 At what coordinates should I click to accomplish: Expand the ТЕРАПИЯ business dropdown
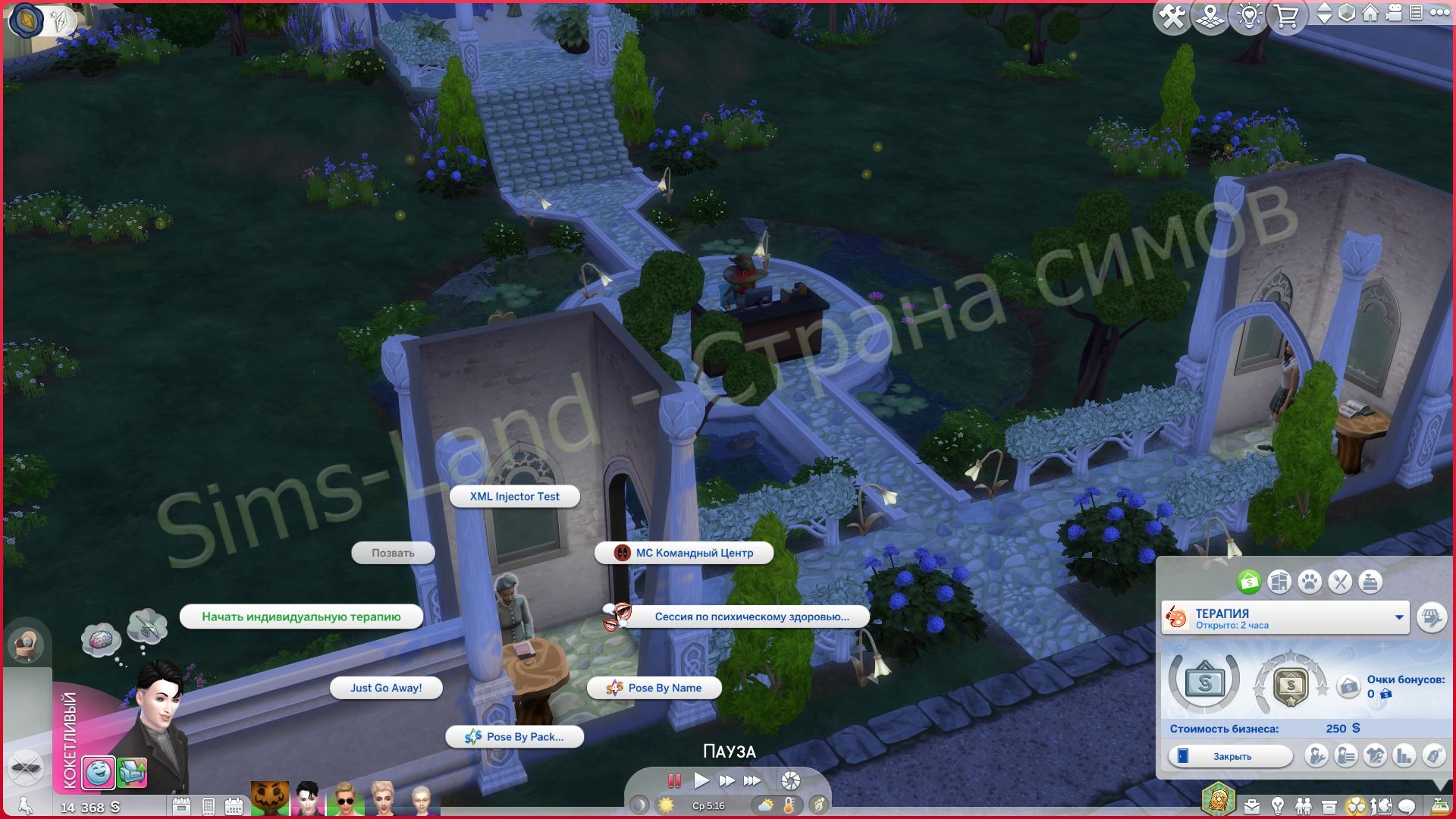point(1399,617)
